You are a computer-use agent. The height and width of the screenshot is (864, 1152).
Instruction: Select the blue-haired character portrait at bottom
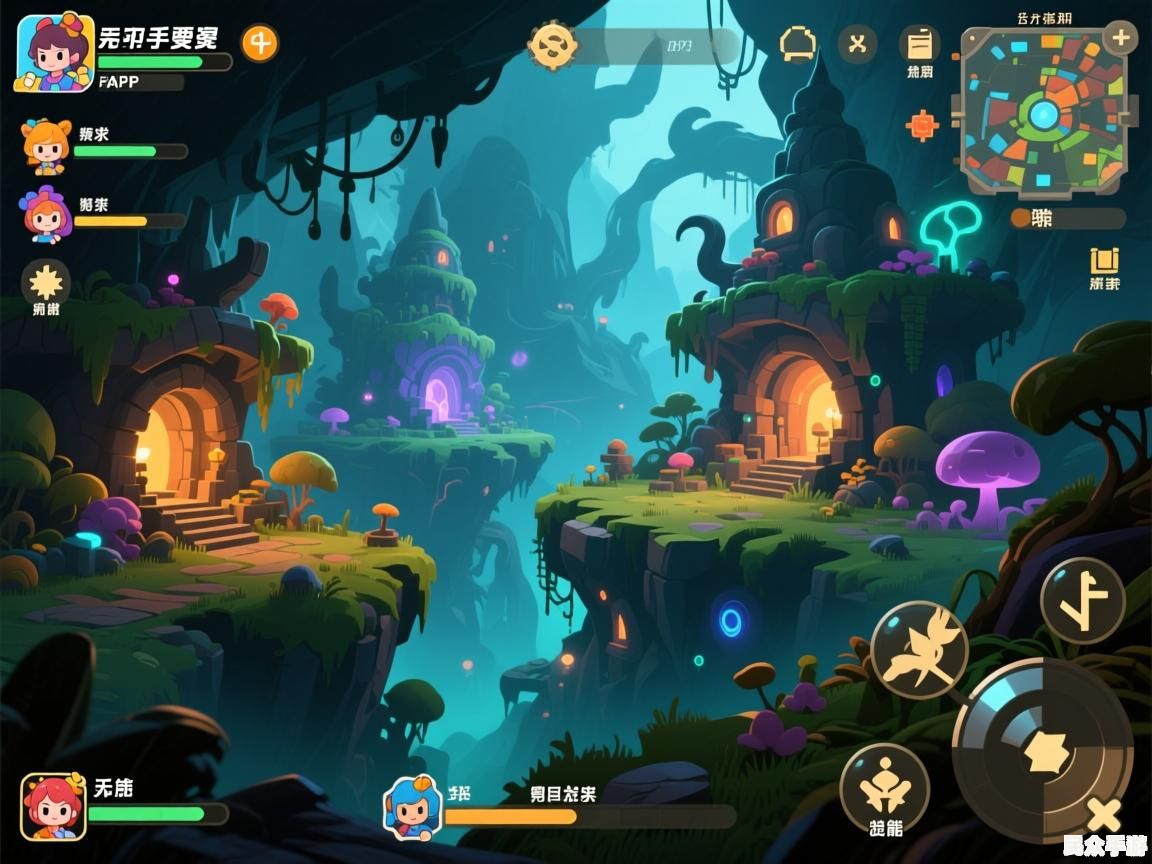[412, 806]
